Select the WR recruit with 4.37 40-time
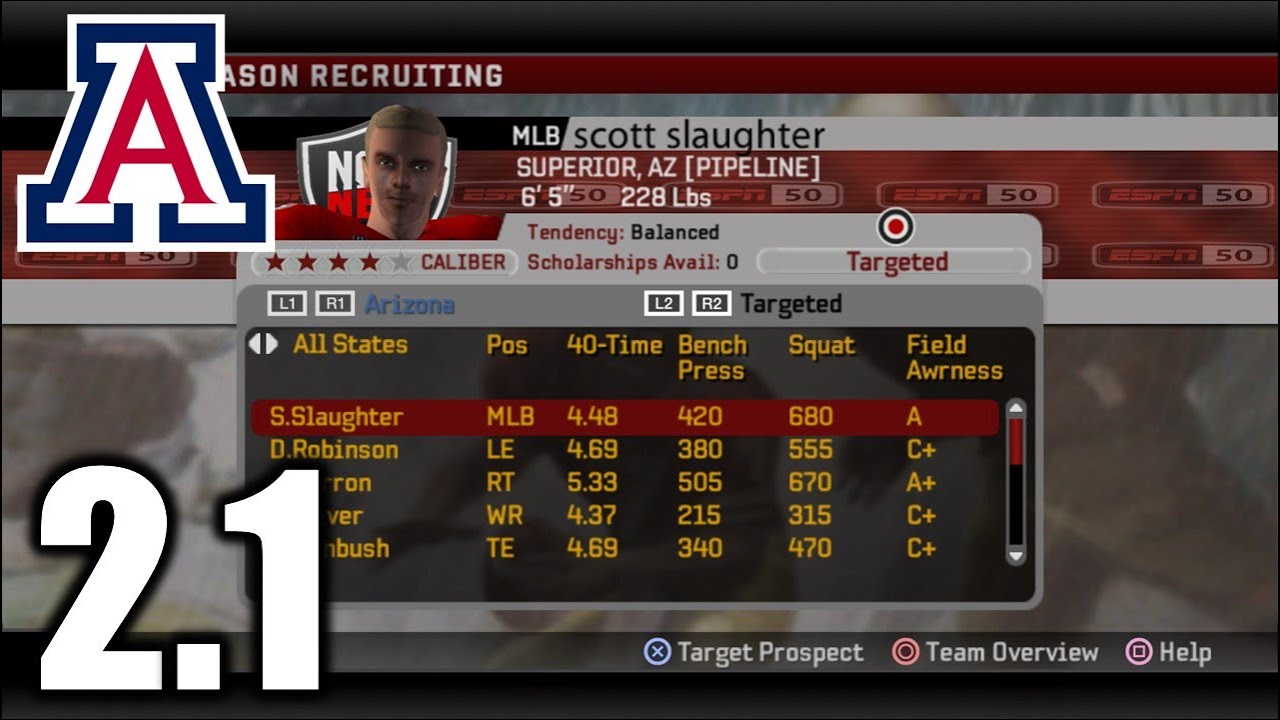This screenshot has height=720, width=1280. (x=624, y=516)
